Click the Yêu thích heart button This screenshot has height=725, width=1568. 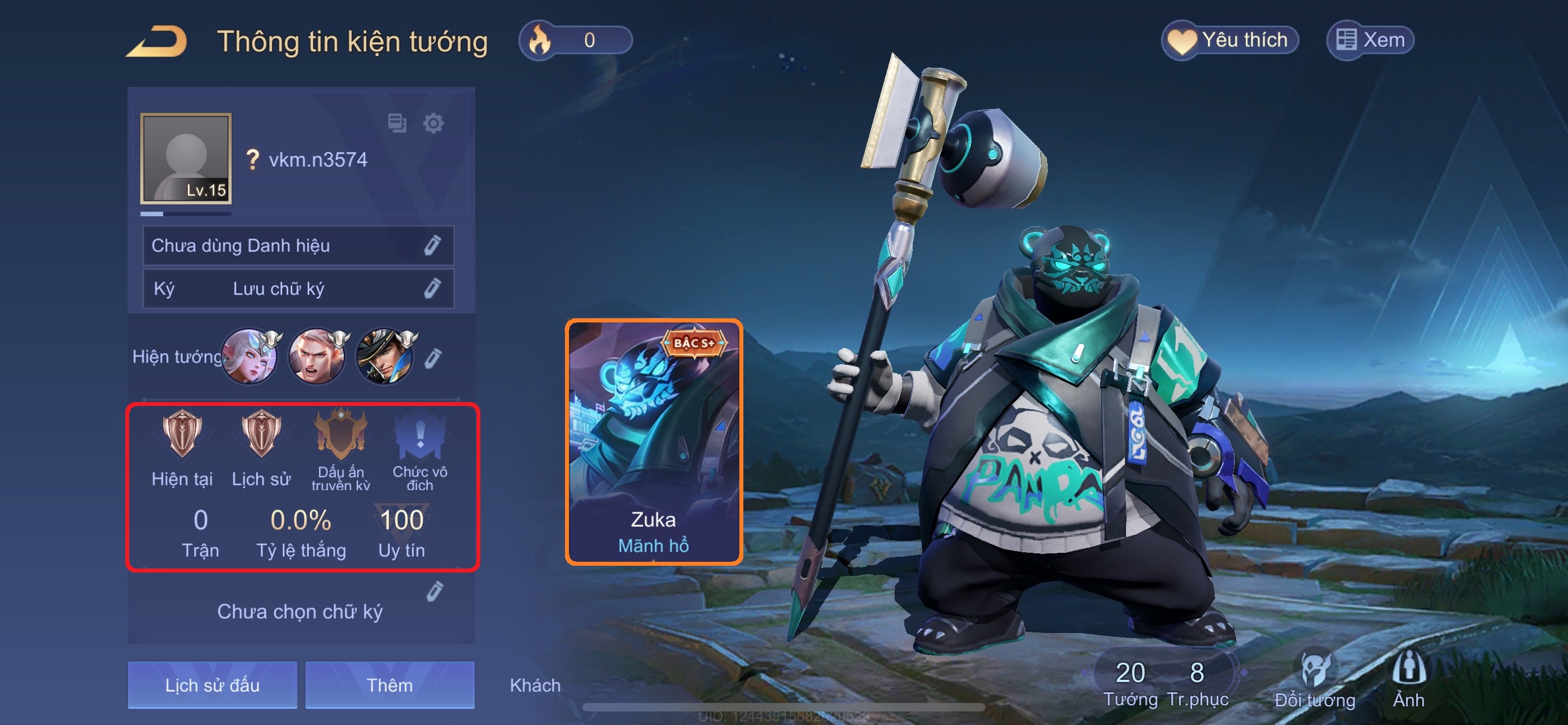pos(1229,41)
